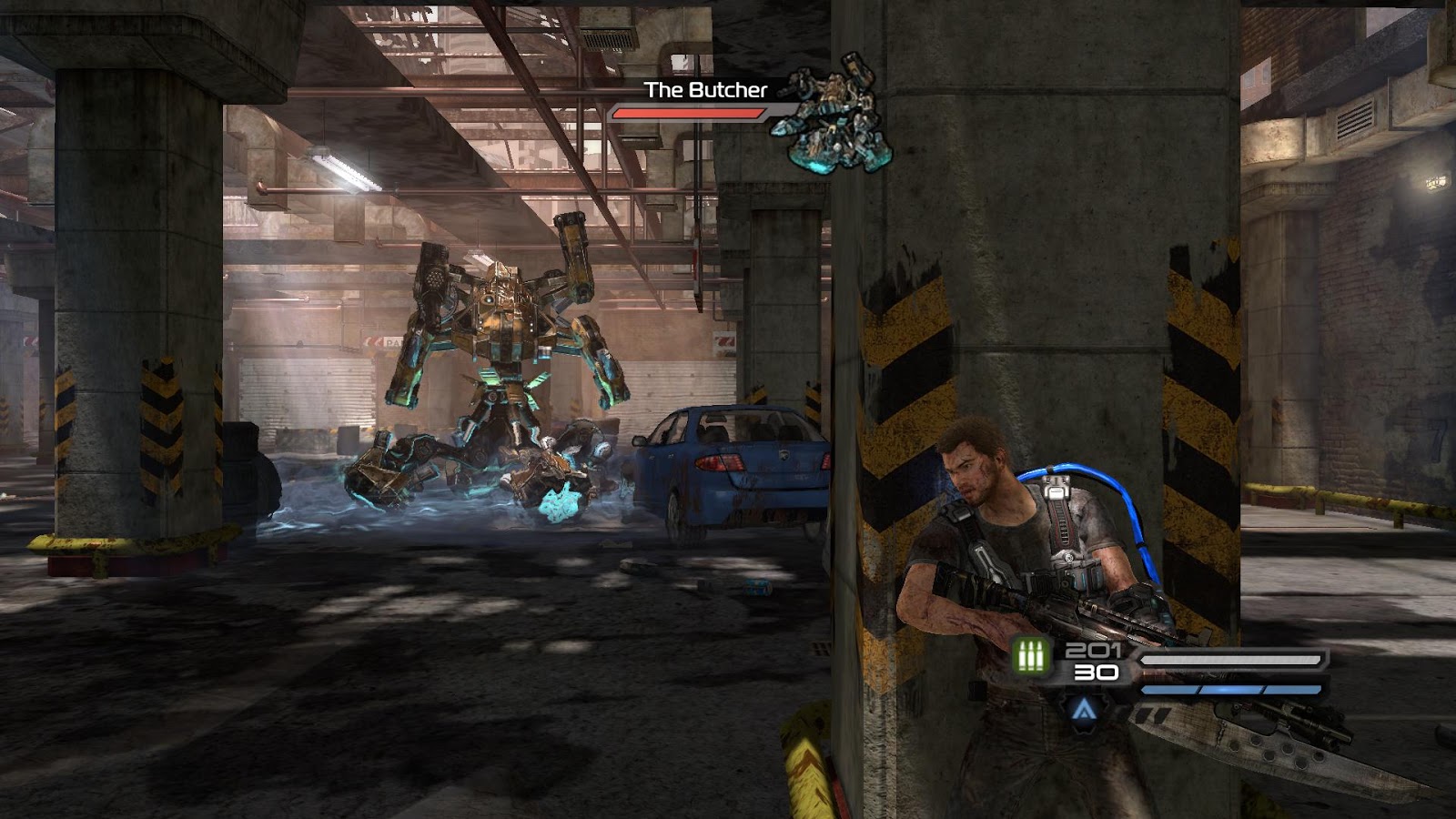Click the green ammo type icon

(1031, 655)
